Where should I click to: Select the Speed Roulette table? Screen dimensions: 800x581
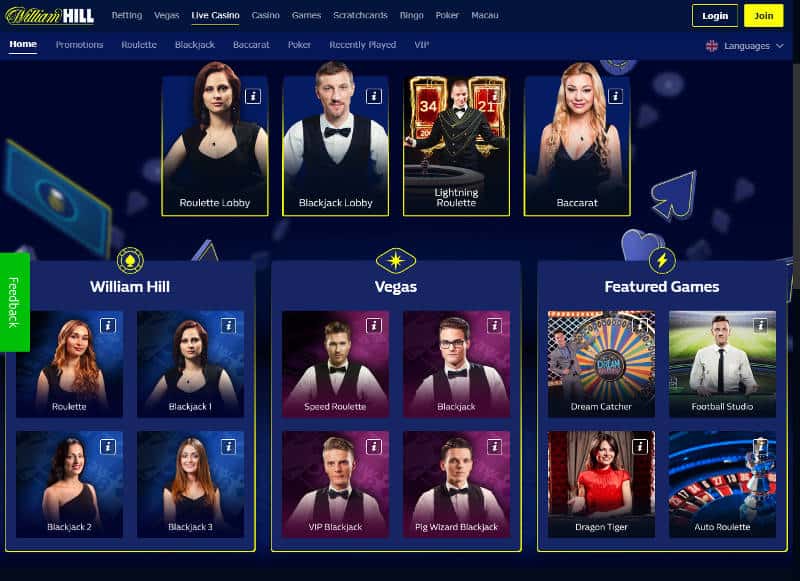(335, 364)
